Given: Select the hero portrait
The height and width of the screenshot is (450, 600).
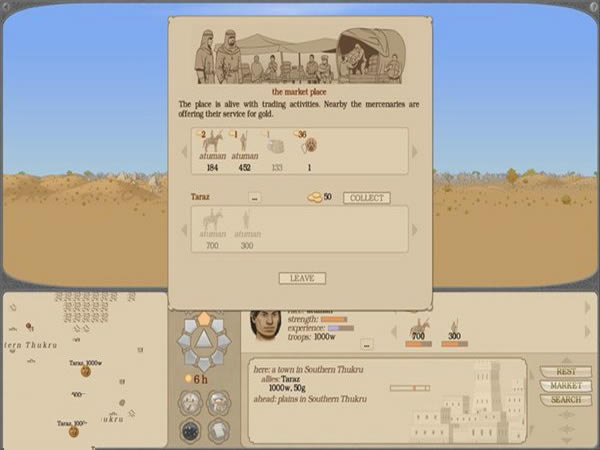Looking at the screenshot, I should pyautogui.click(x=266, y=327).
